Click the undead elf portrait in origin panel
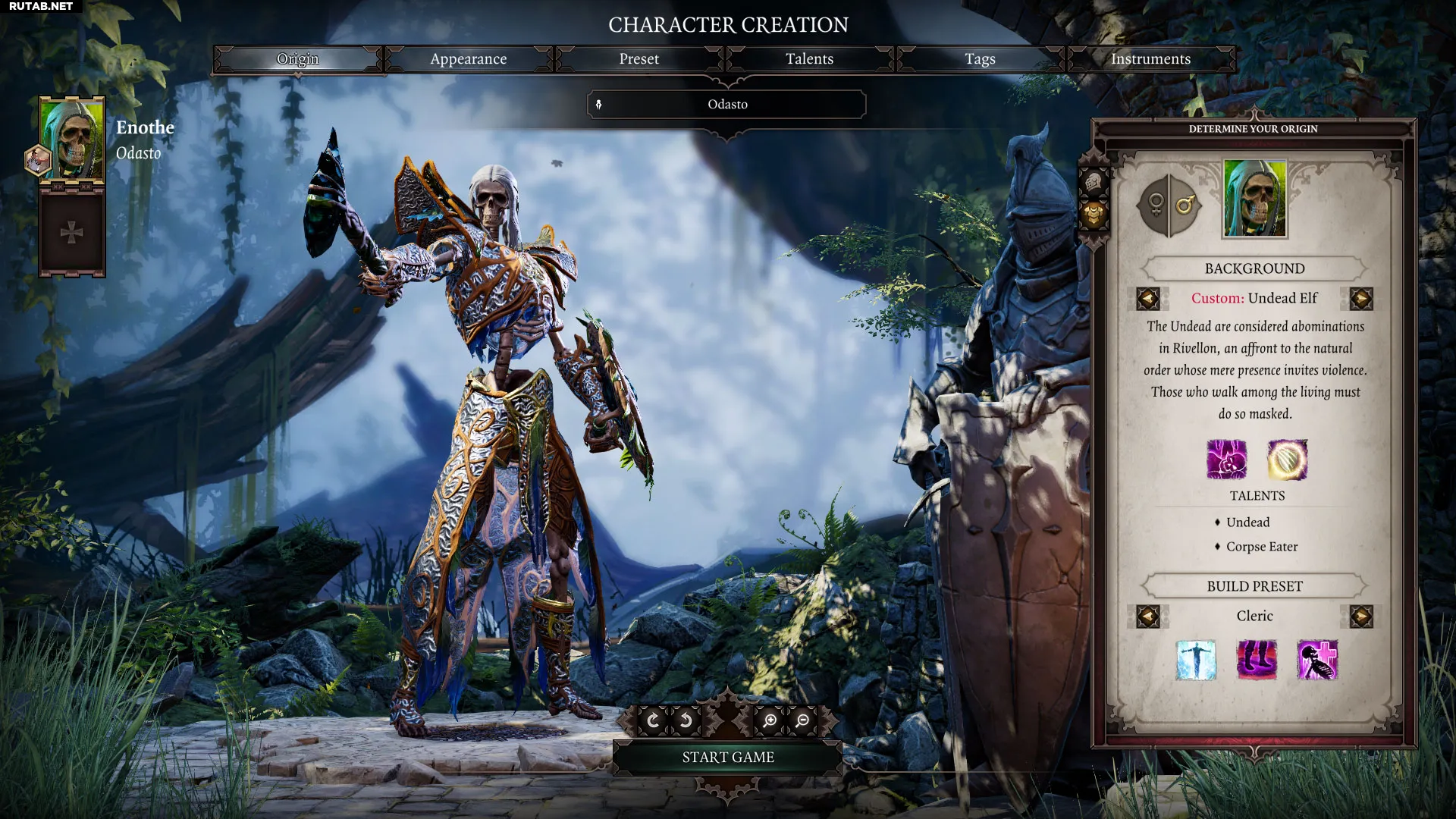1456x819 pixels. (1255, 199)
